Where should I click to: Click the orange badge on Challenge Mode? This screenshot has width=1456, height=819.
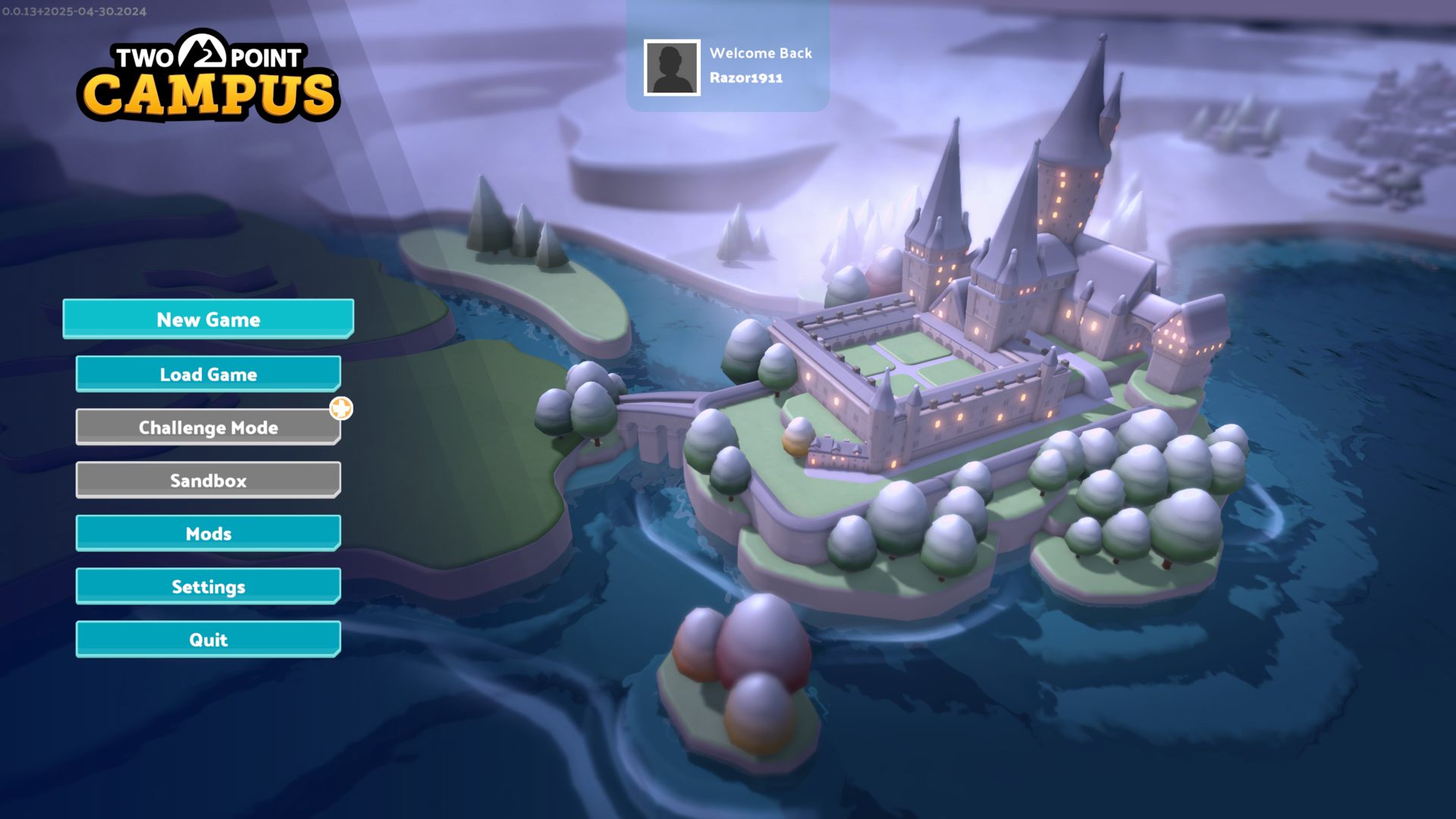(341, 409)
